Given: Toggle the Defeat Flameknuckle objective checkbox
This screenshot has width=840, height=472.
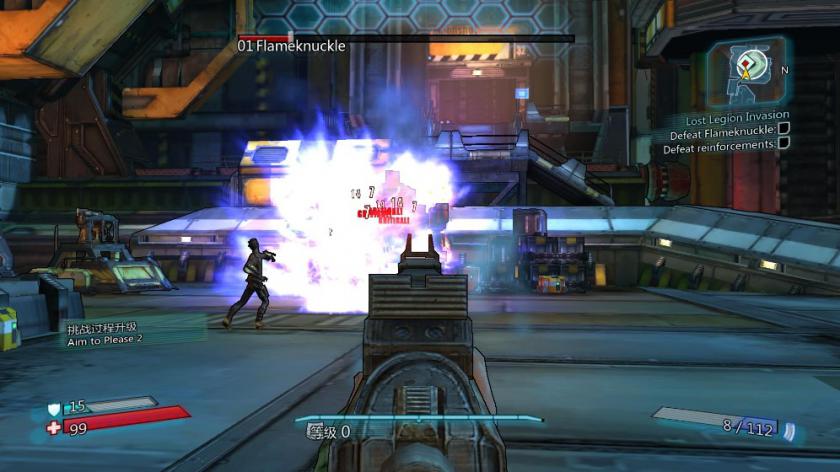Looking at the screenshot, I should [784, 129].
